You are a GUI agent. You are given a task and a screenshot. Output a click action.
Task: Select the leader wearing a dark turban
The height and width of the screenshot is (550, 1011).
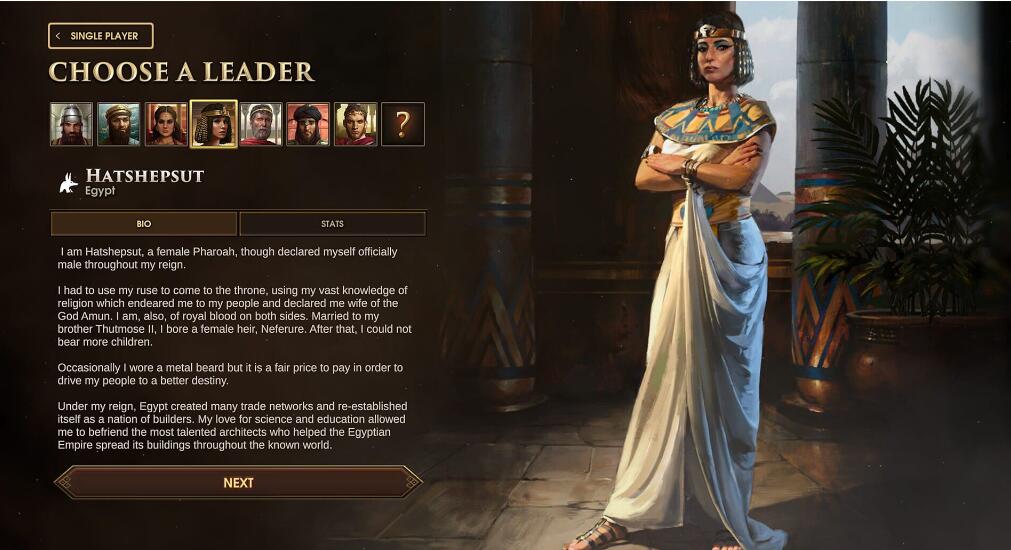point(308,124)
